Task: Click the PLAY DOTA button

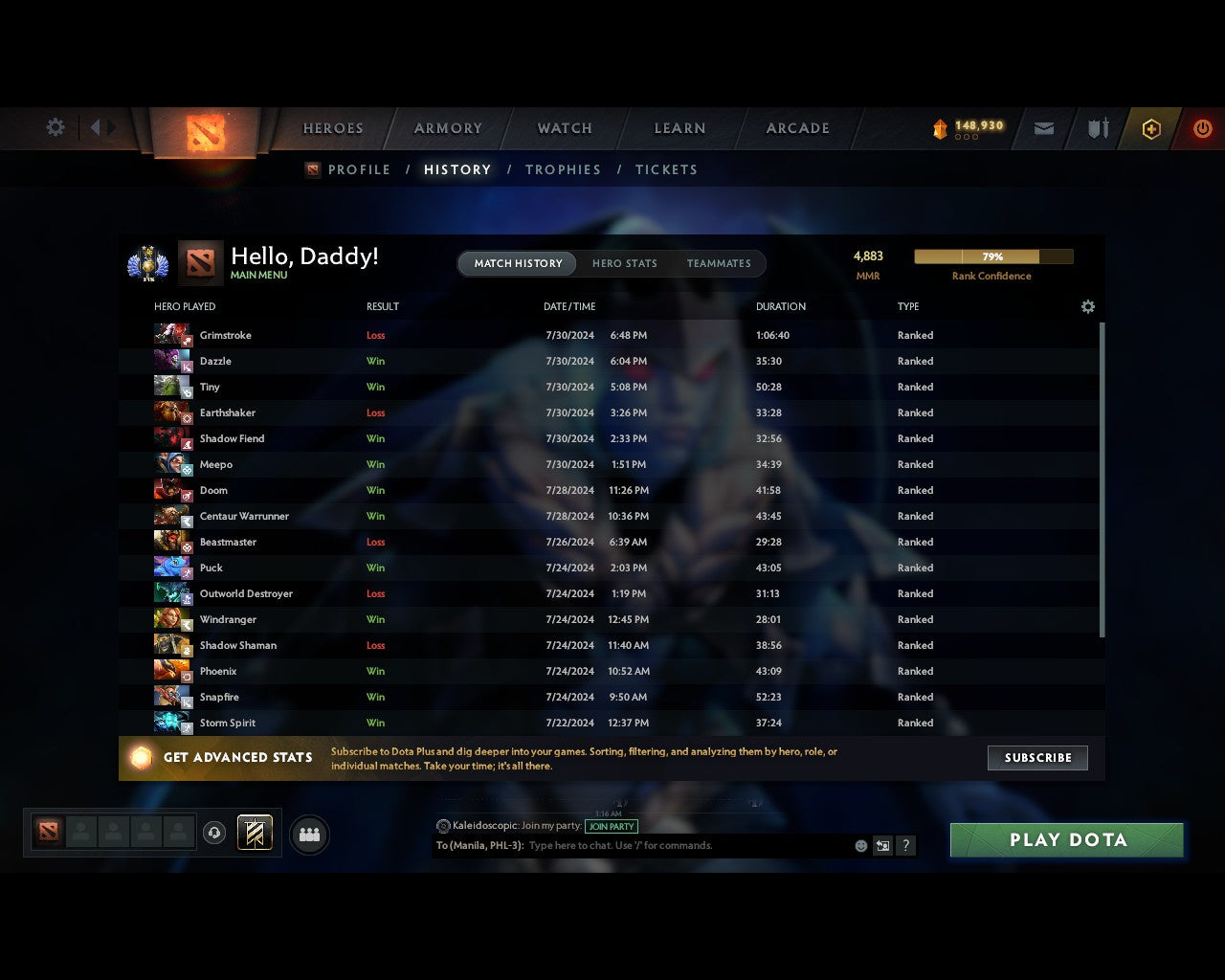Action: [x=1066, y=839]
